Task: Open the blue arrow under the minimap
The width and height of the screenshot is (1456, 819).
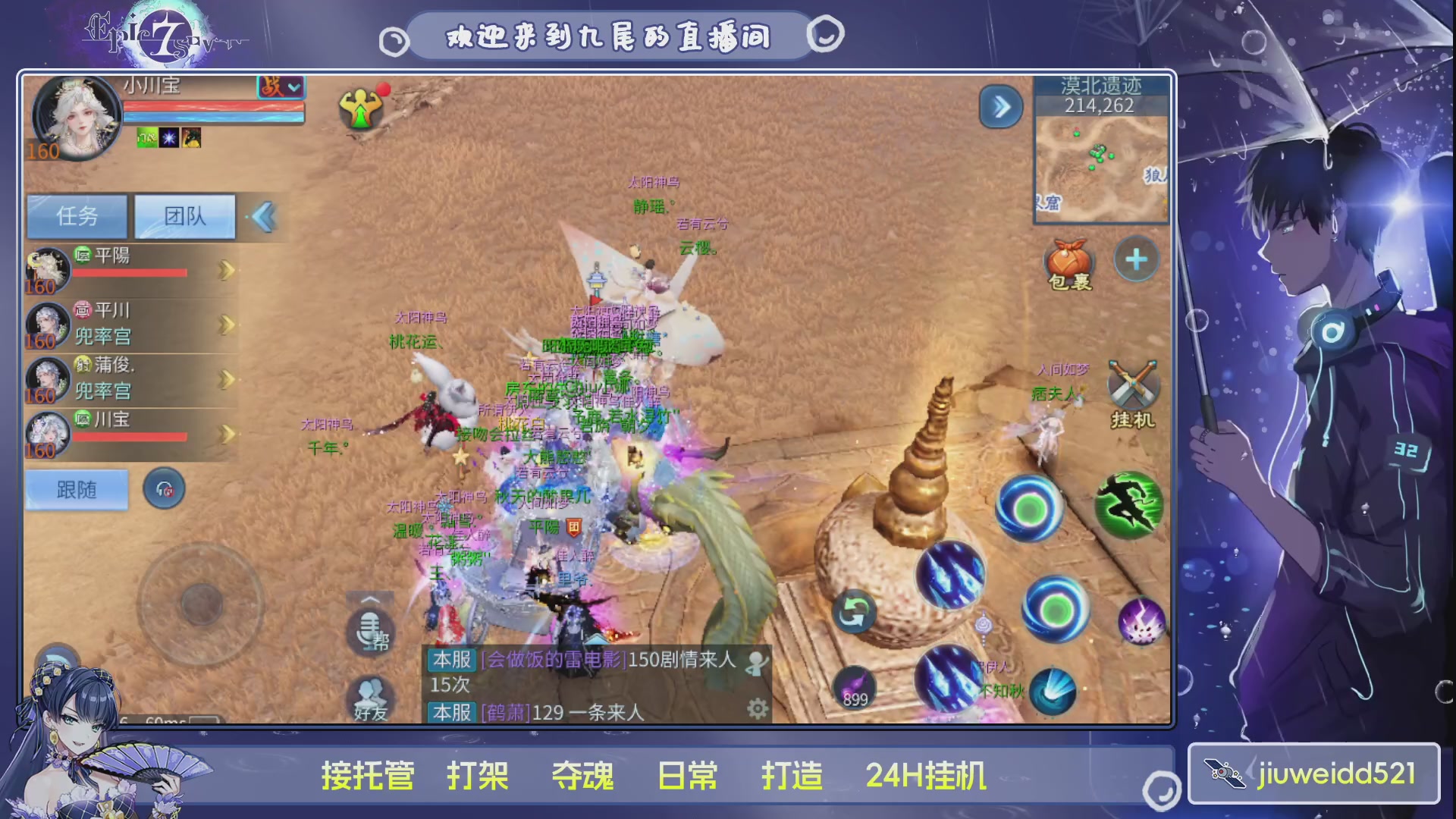Action: [1001, 107]
